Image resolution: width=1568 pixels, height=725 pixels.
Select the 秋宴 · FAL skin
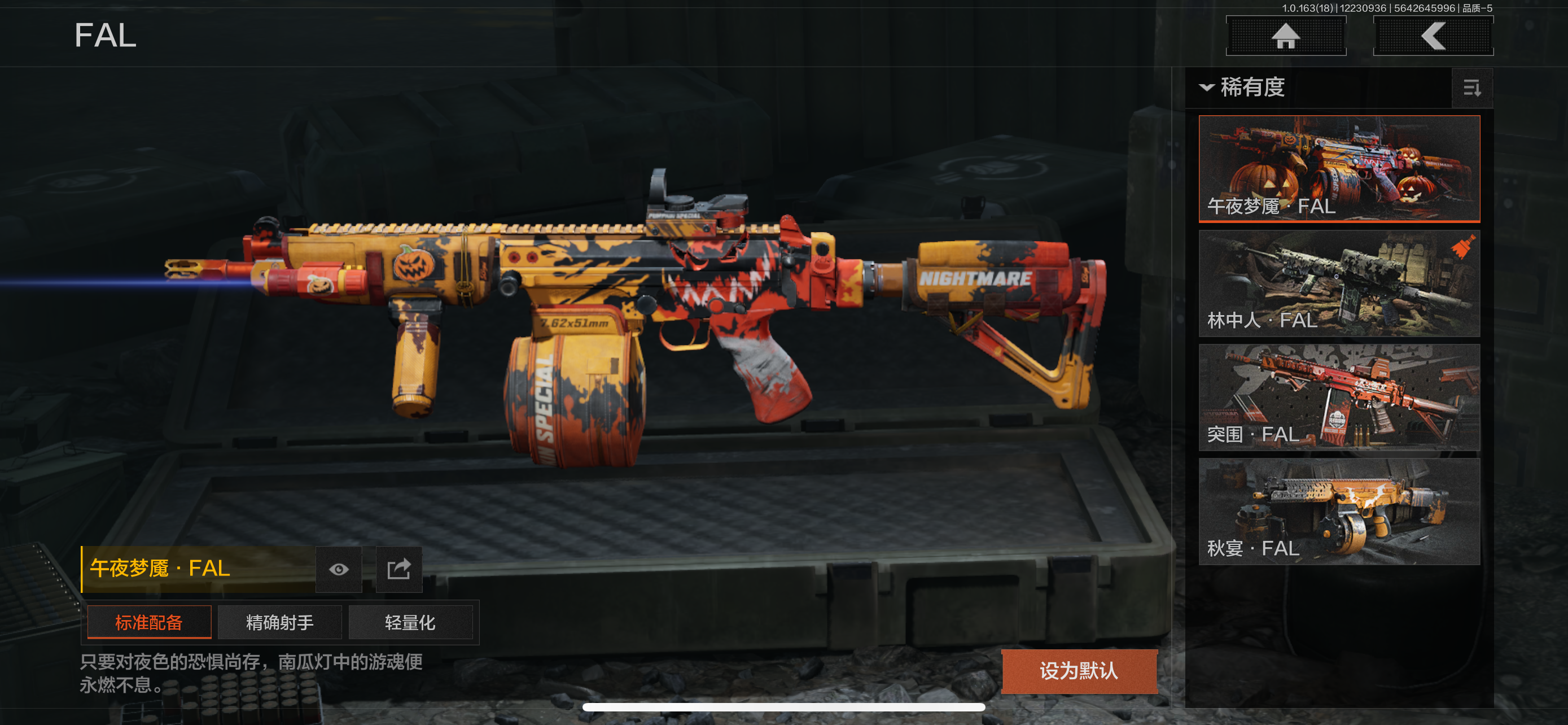pyautogui.click(x=1338, y=512)
